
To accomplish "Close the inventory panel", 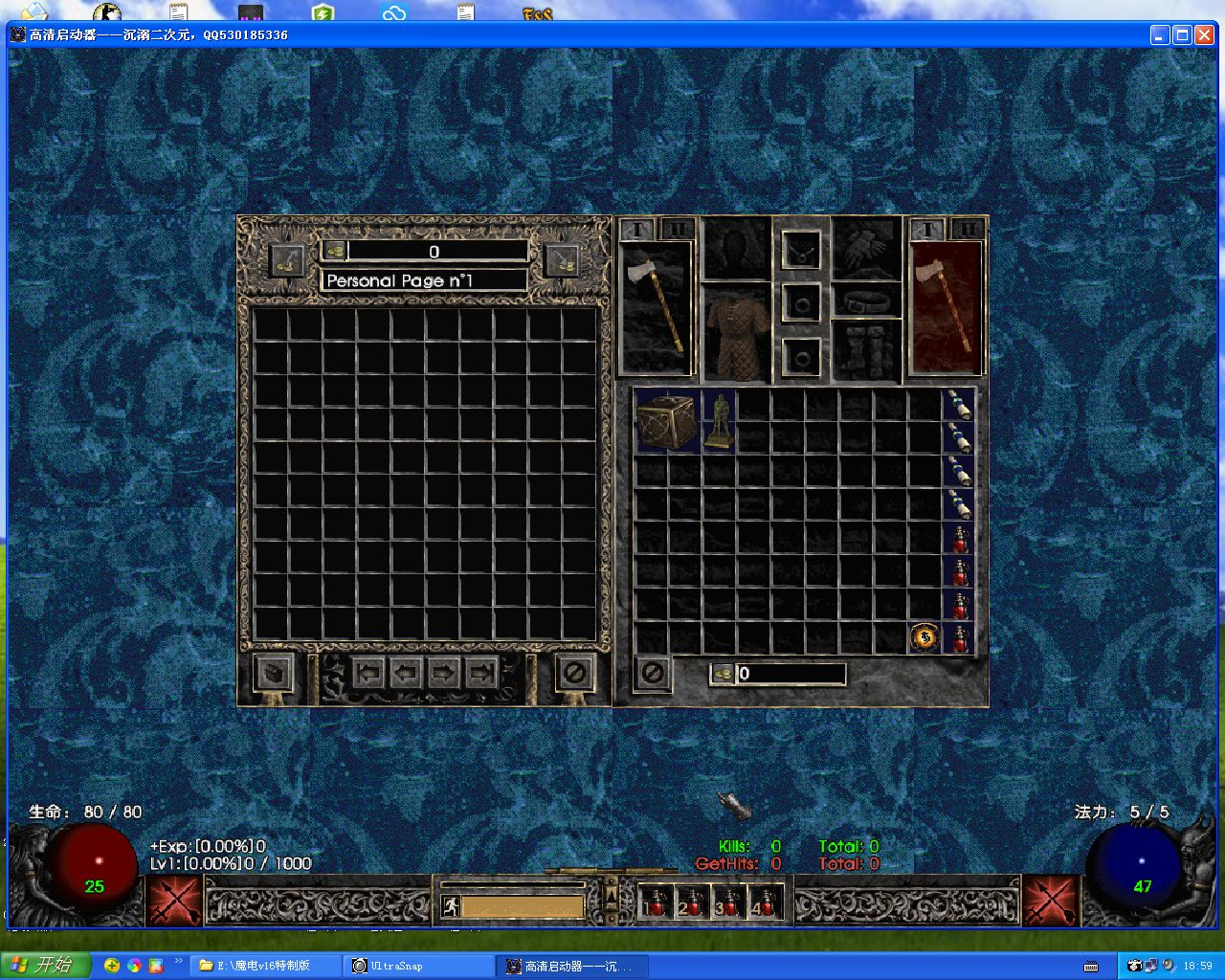I will pyautogui.click(x=653, y=673).
